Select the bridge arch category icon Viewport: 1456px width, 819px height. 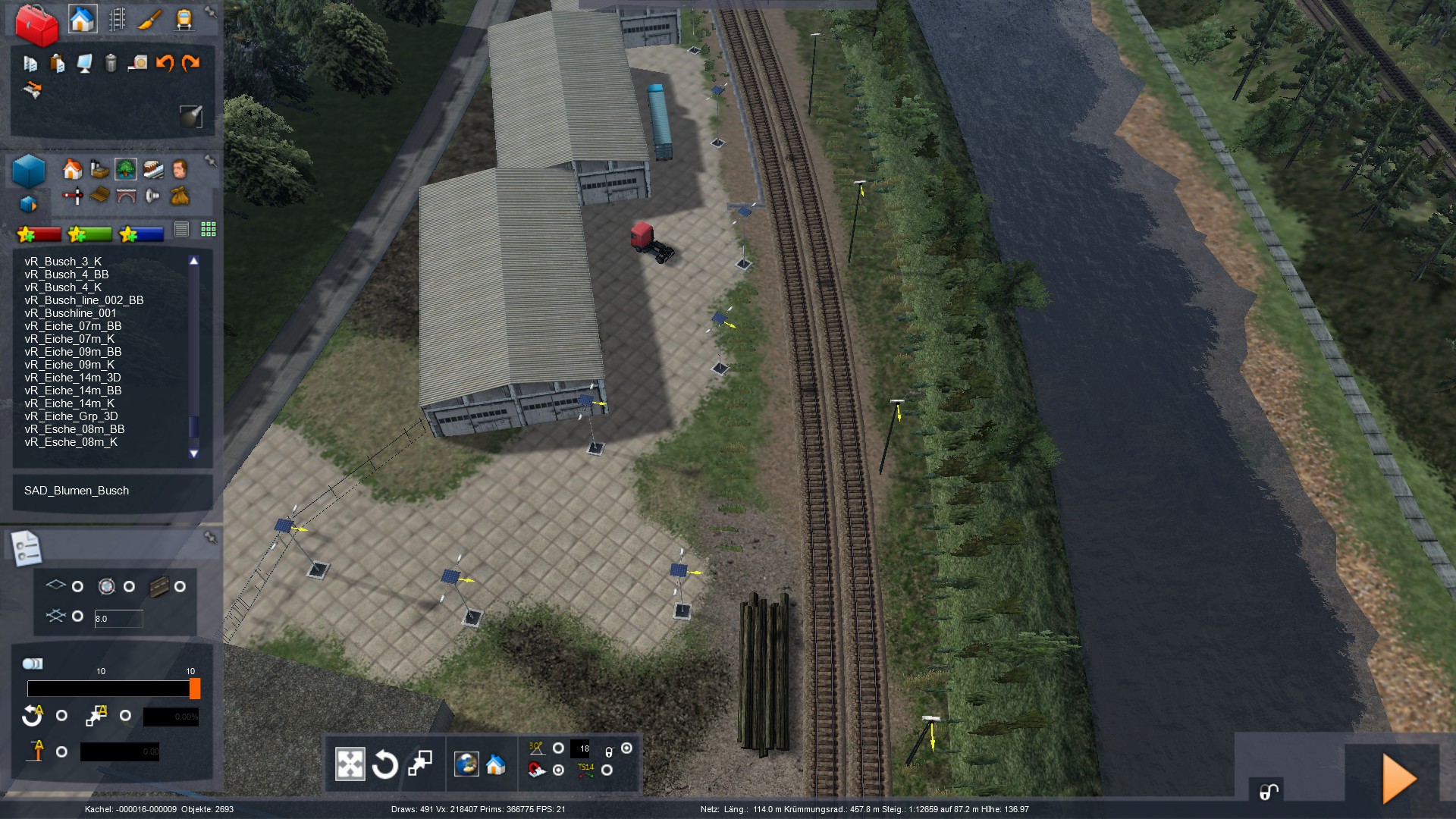(126, 196)
